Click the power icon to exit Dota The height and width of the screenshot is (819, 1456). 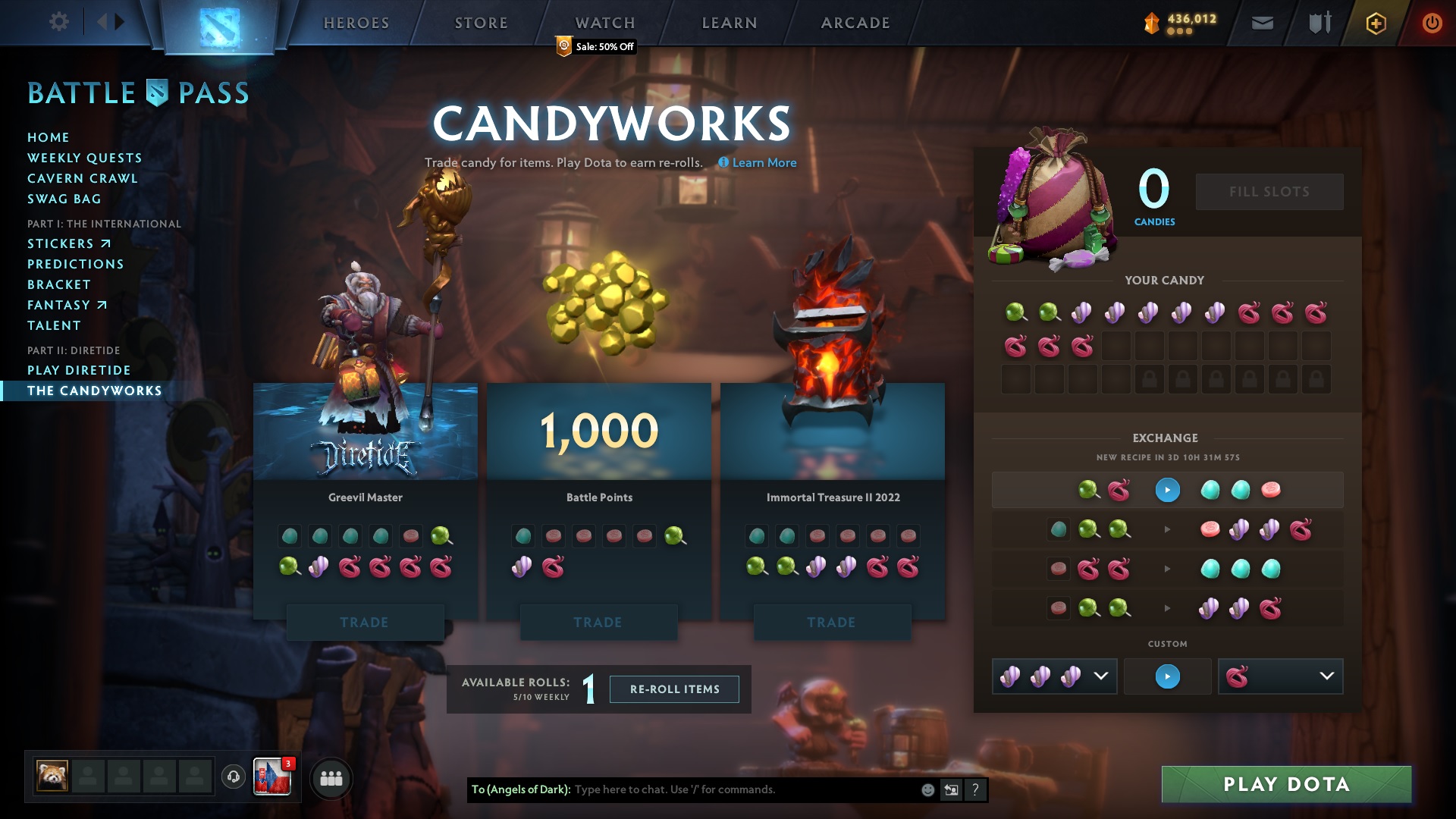point(1432,23)
